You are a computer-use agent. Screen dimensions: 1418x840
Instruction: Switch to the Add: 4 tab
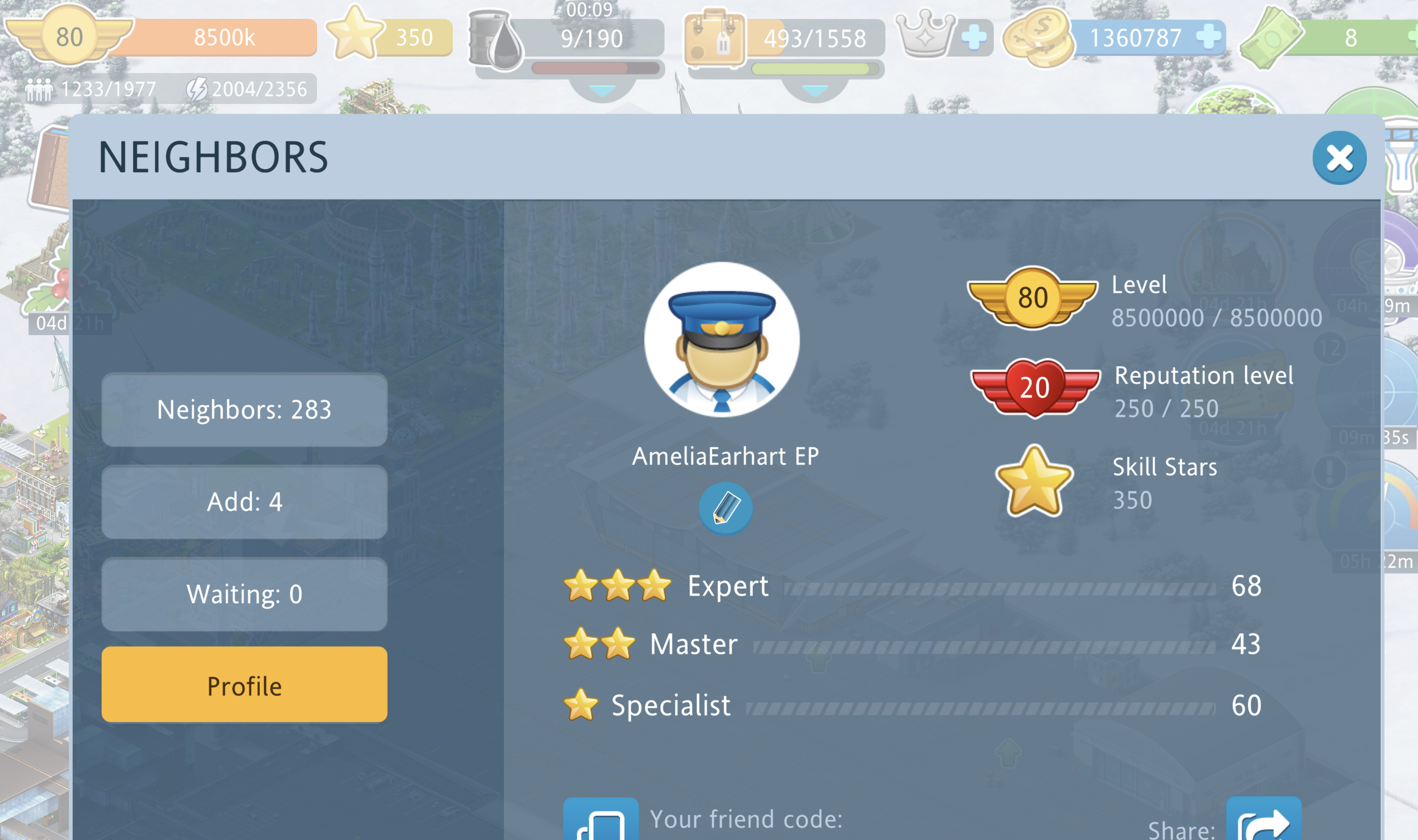(244, 502)
